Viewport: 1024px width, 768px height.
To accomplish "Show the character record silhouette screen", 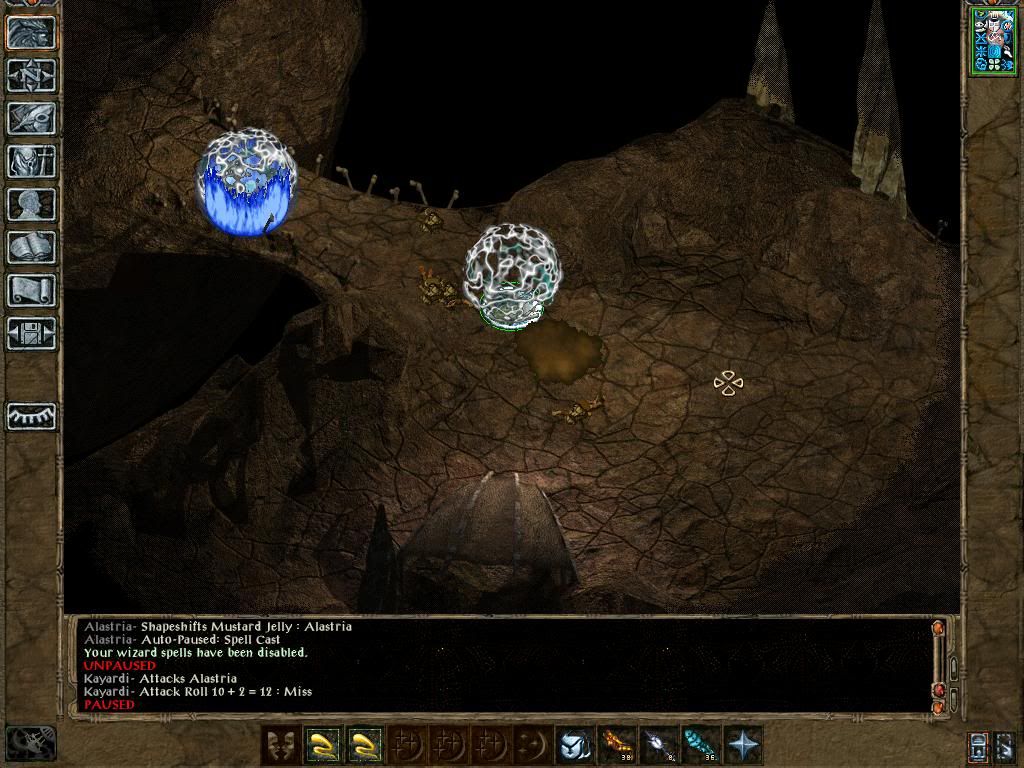I will click(31, 204).
